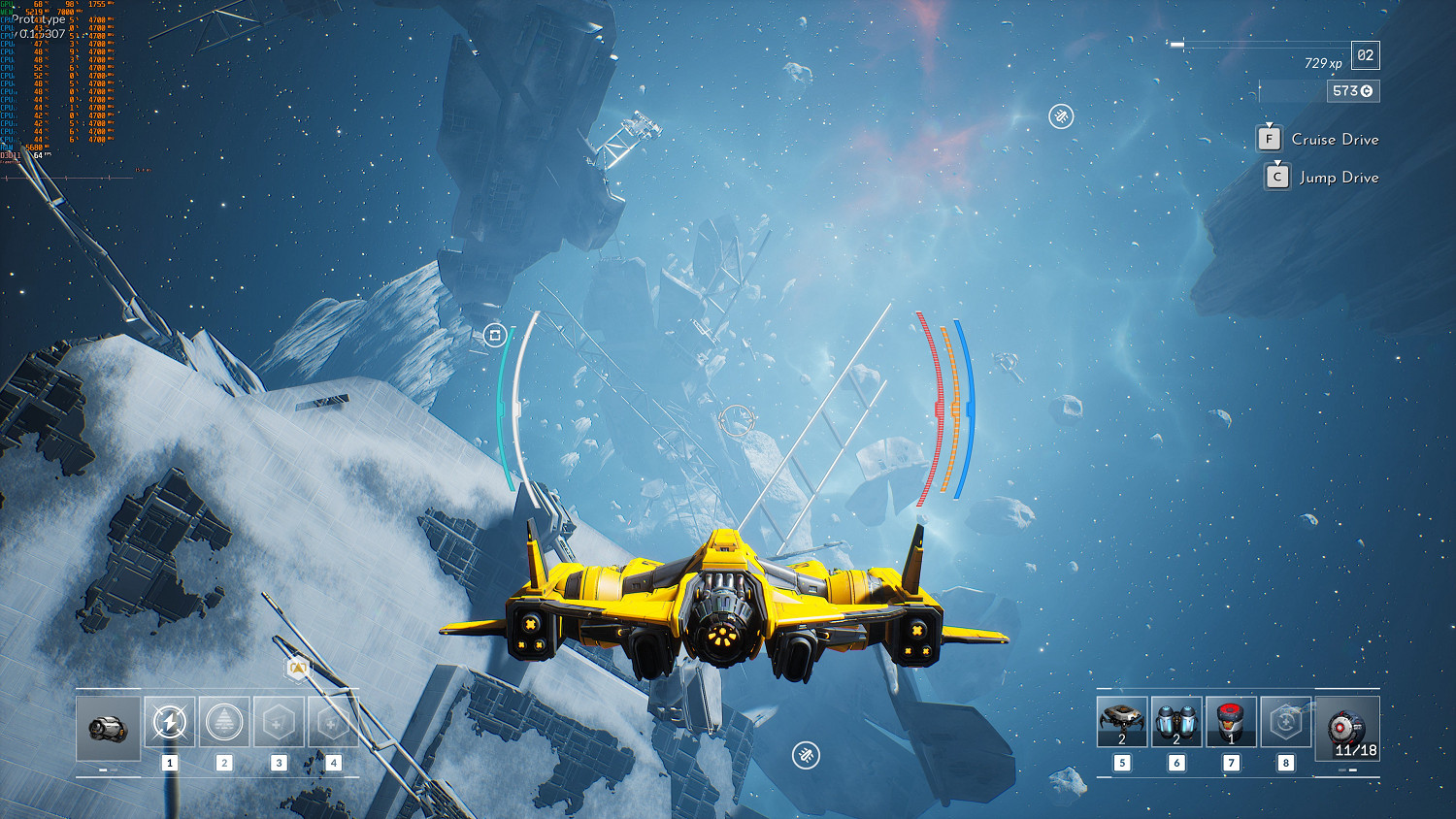This screenshot has width=1456, height=819.
Task: Click the orange hexagon location marker
Action: pos(298,668)
